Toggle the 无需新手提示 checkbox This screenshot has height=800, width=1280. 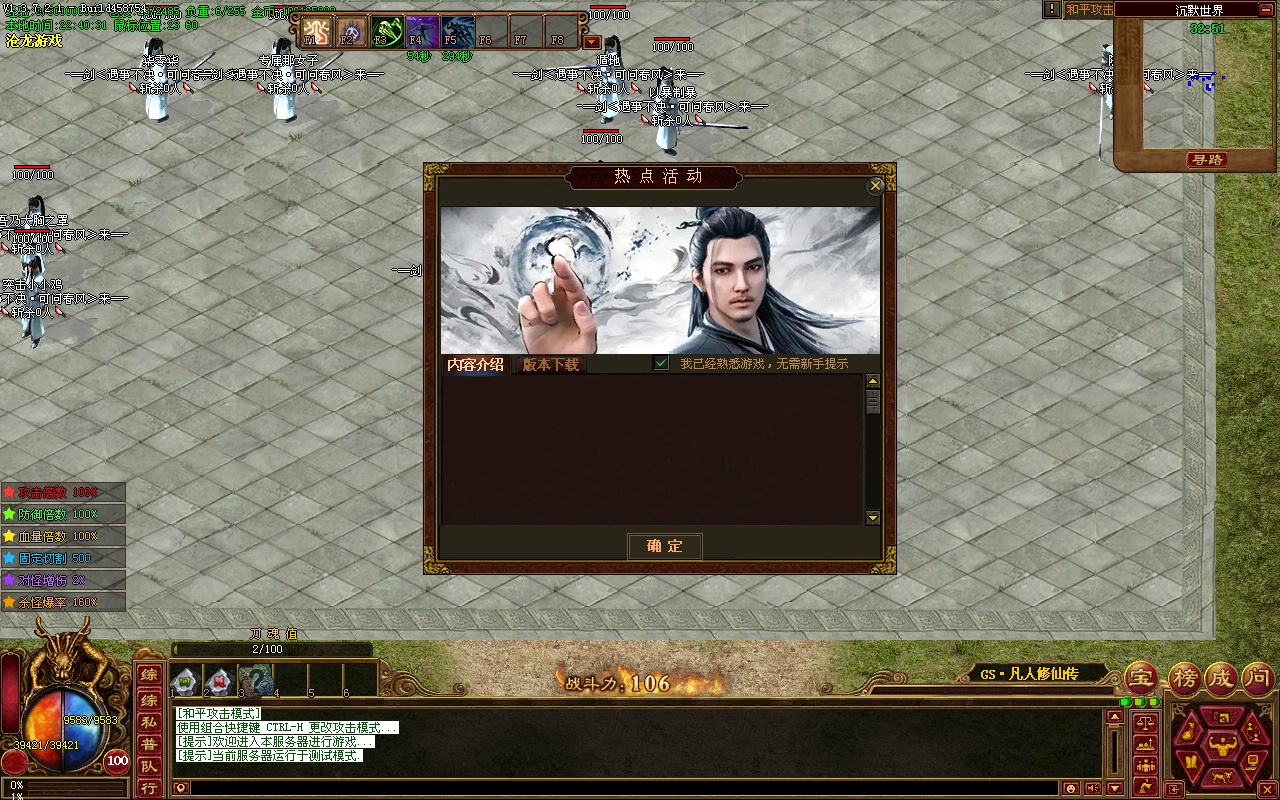tap(661, 364)
